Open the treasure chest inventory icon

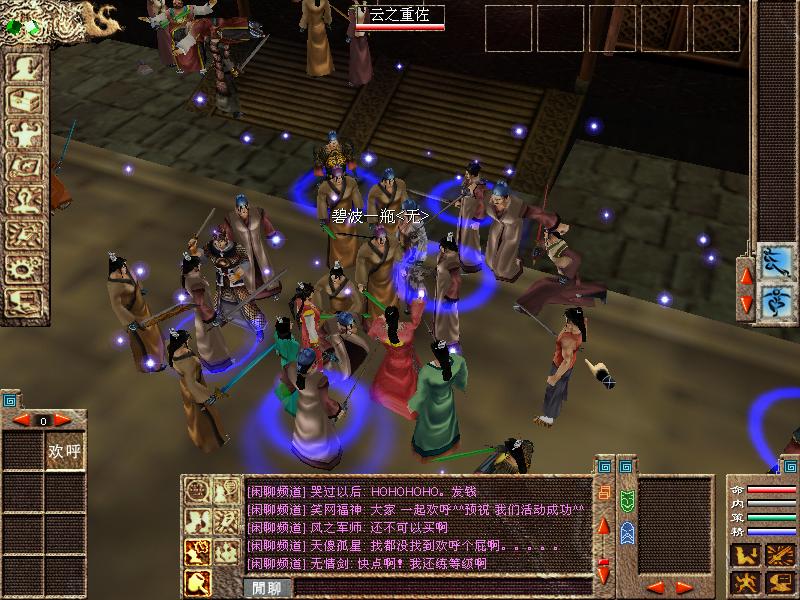point(24,101)
